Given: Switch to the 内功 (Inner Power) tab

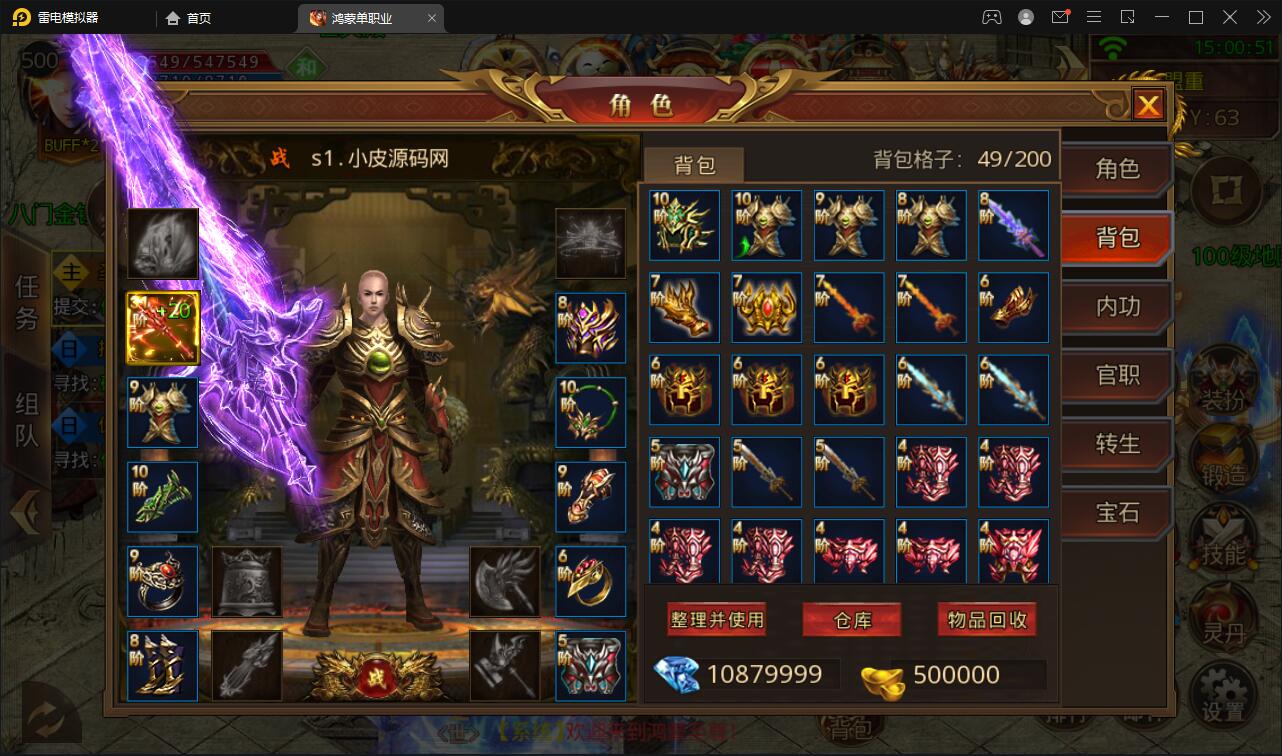Looking at the screenshot, I should pyautogui.click(x=1117, y=308).
